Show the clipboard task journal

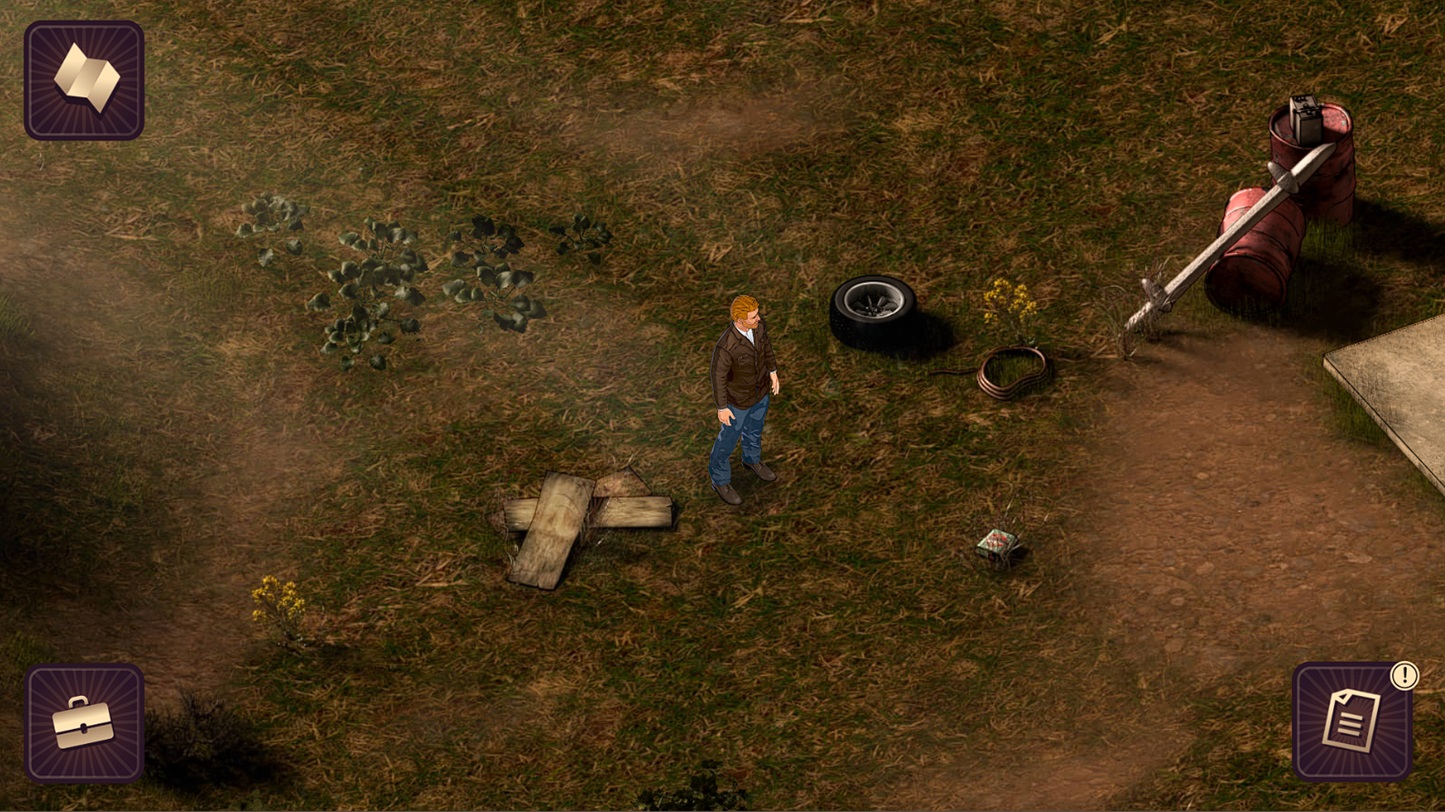pyautogui.click(x=1351, y=722)
